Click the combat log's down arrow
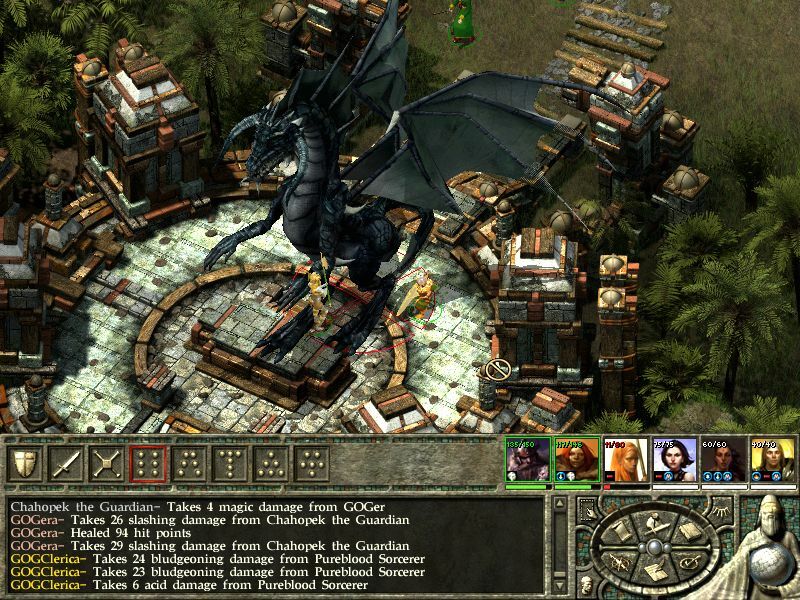This screenshot has height=600, width=800. 560,587
